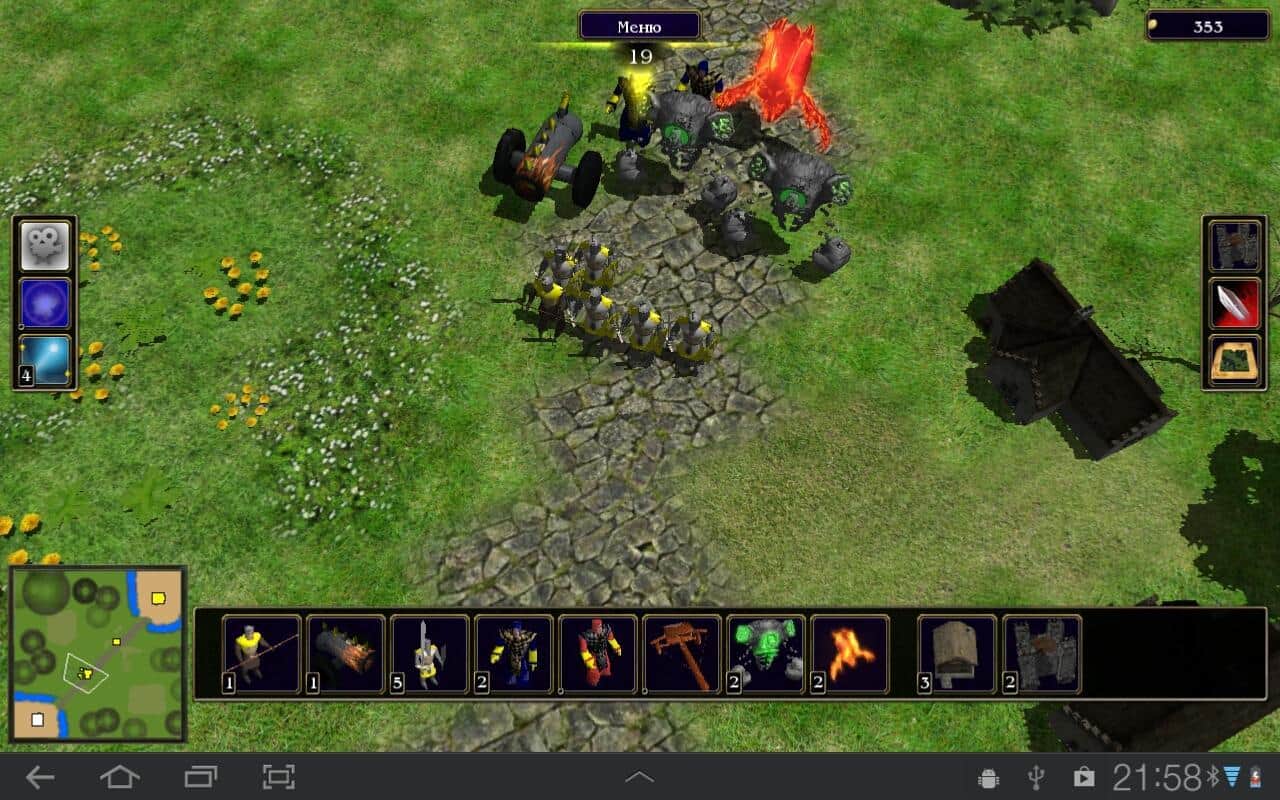Choose the stone castle building slot

[1041, 655]
